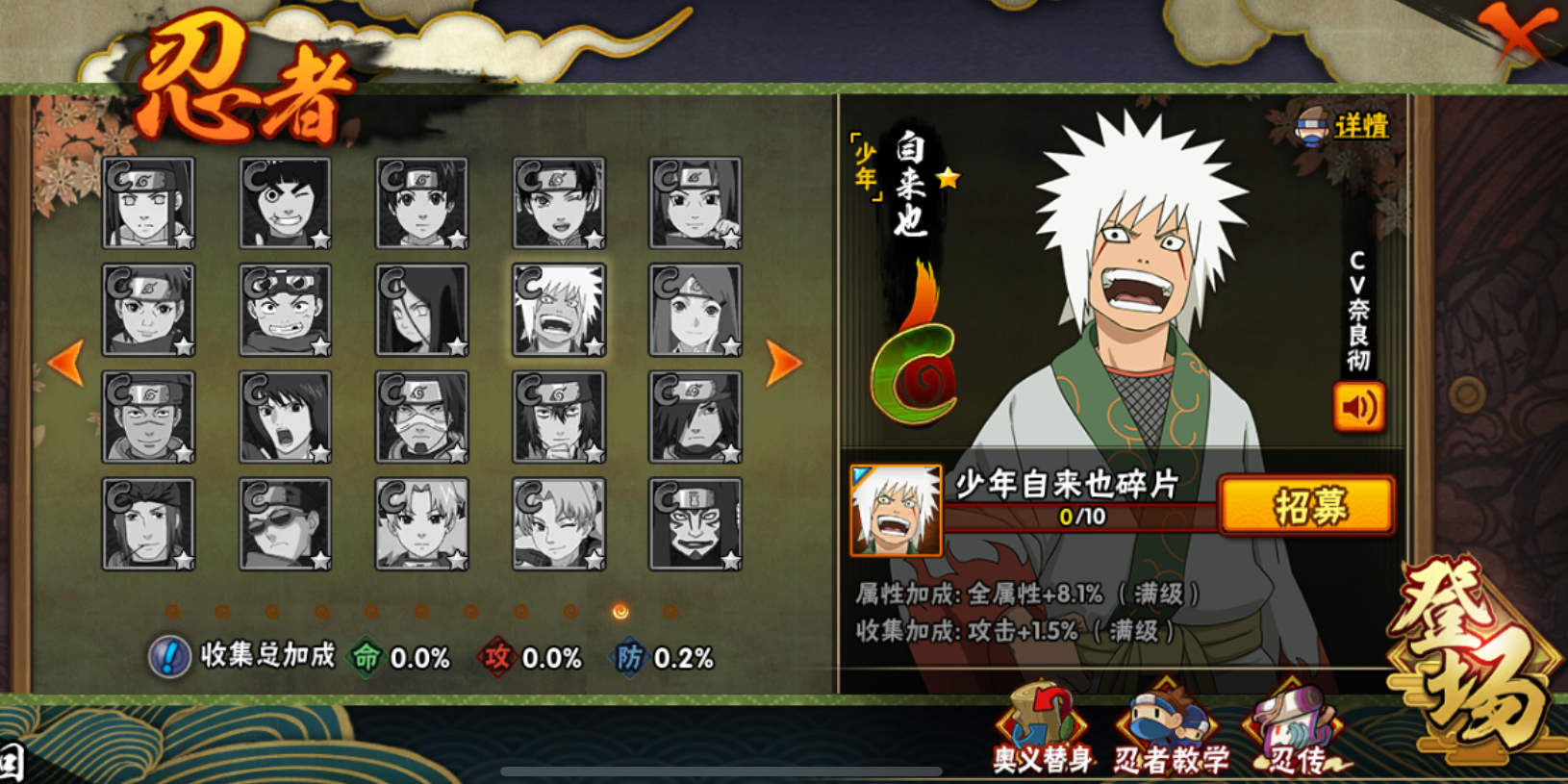Click the 少年自来也碎片 fragment icon
Image resolution: width=1568 pixels, height=784 pixels.
pos(895,510)
